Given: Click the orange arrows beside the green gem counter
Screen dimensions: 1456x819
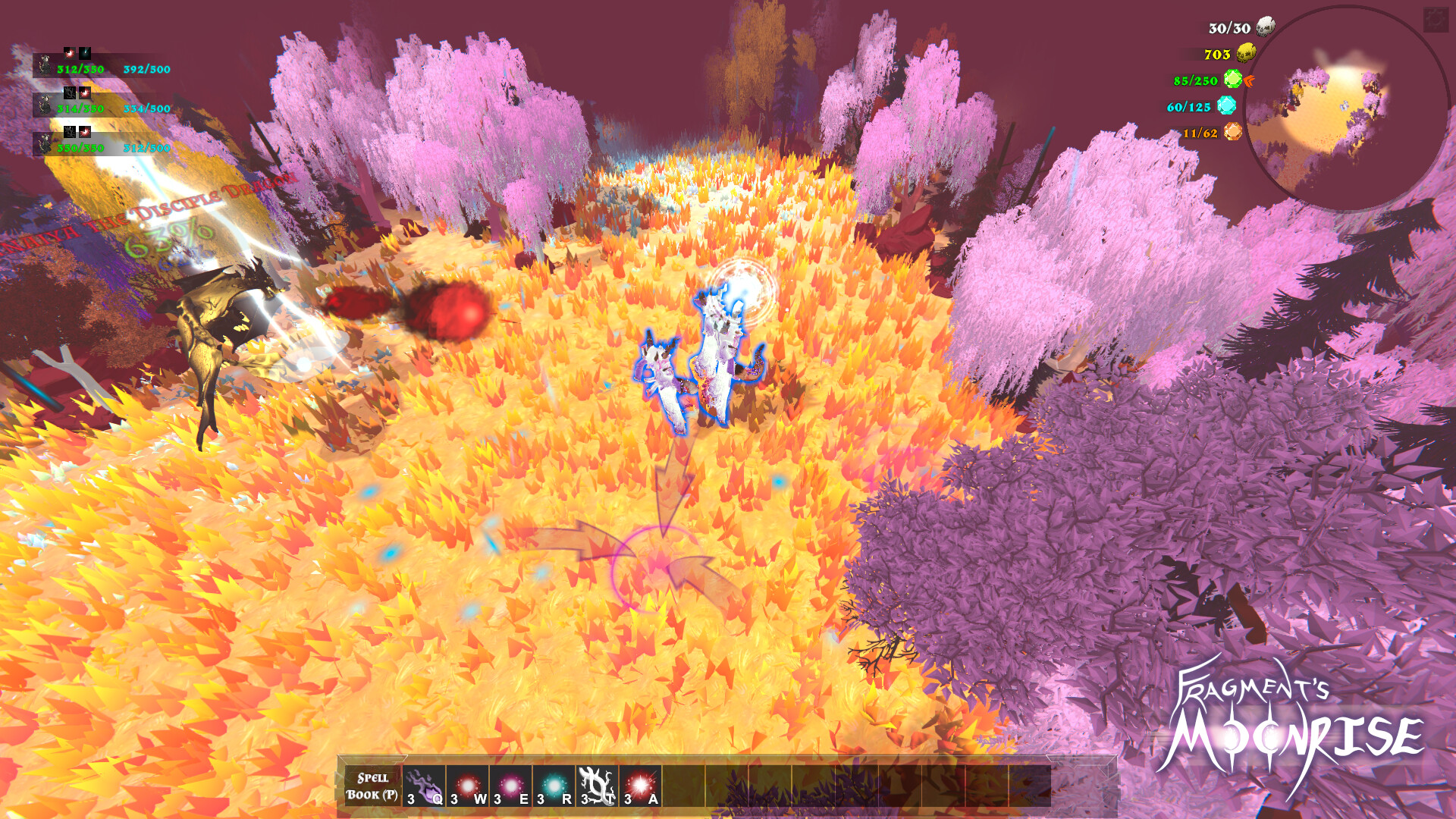Looking at the screenshot, I should click(1250, 82).
